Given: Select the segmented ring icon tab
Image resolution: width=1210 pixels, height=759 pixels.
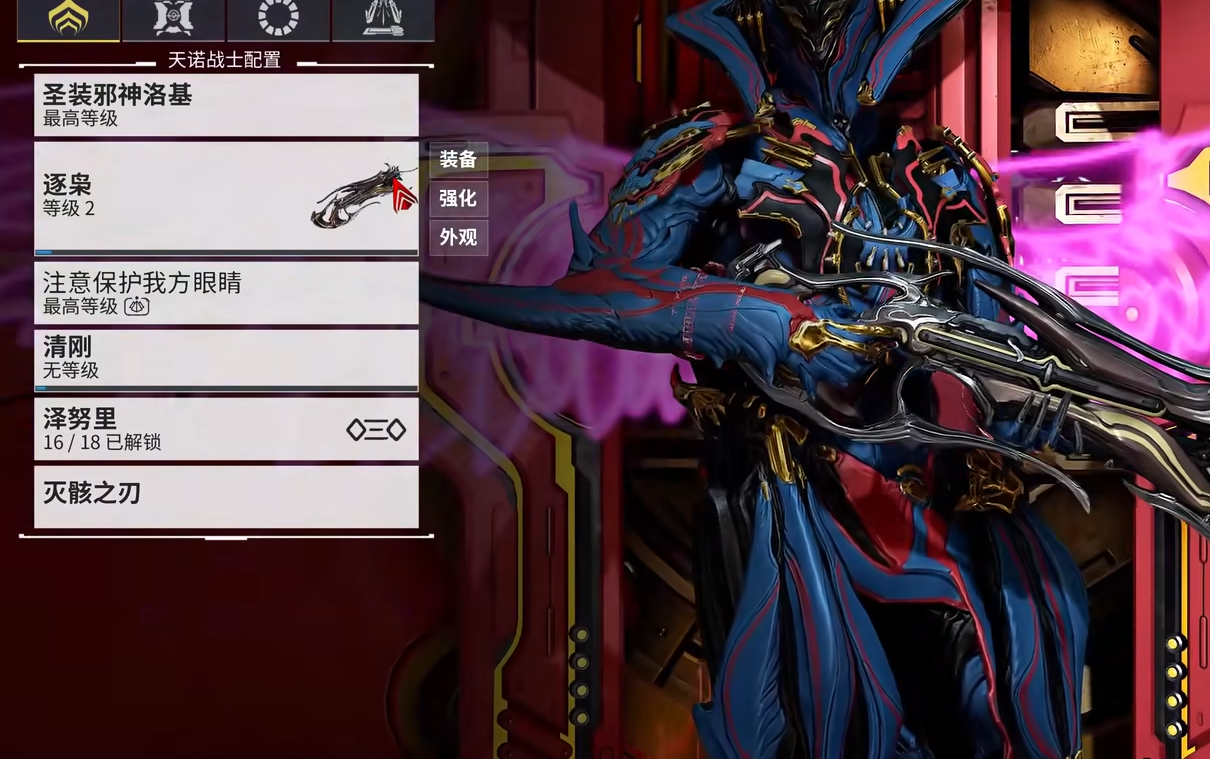Looking at the screenshot, I should pyautogui.click(x=278, y=19).
